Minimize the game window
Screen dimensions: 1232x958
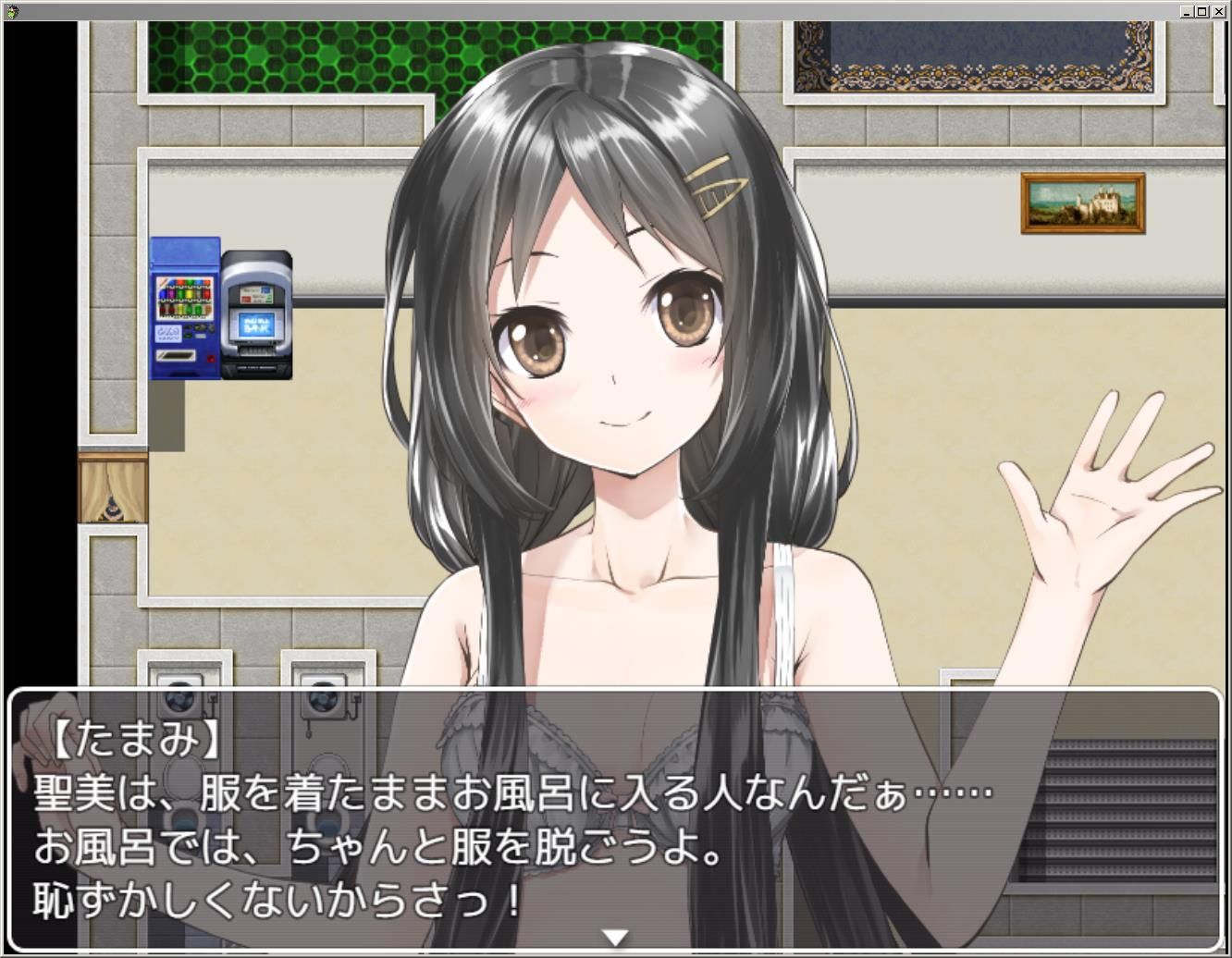1187,12
